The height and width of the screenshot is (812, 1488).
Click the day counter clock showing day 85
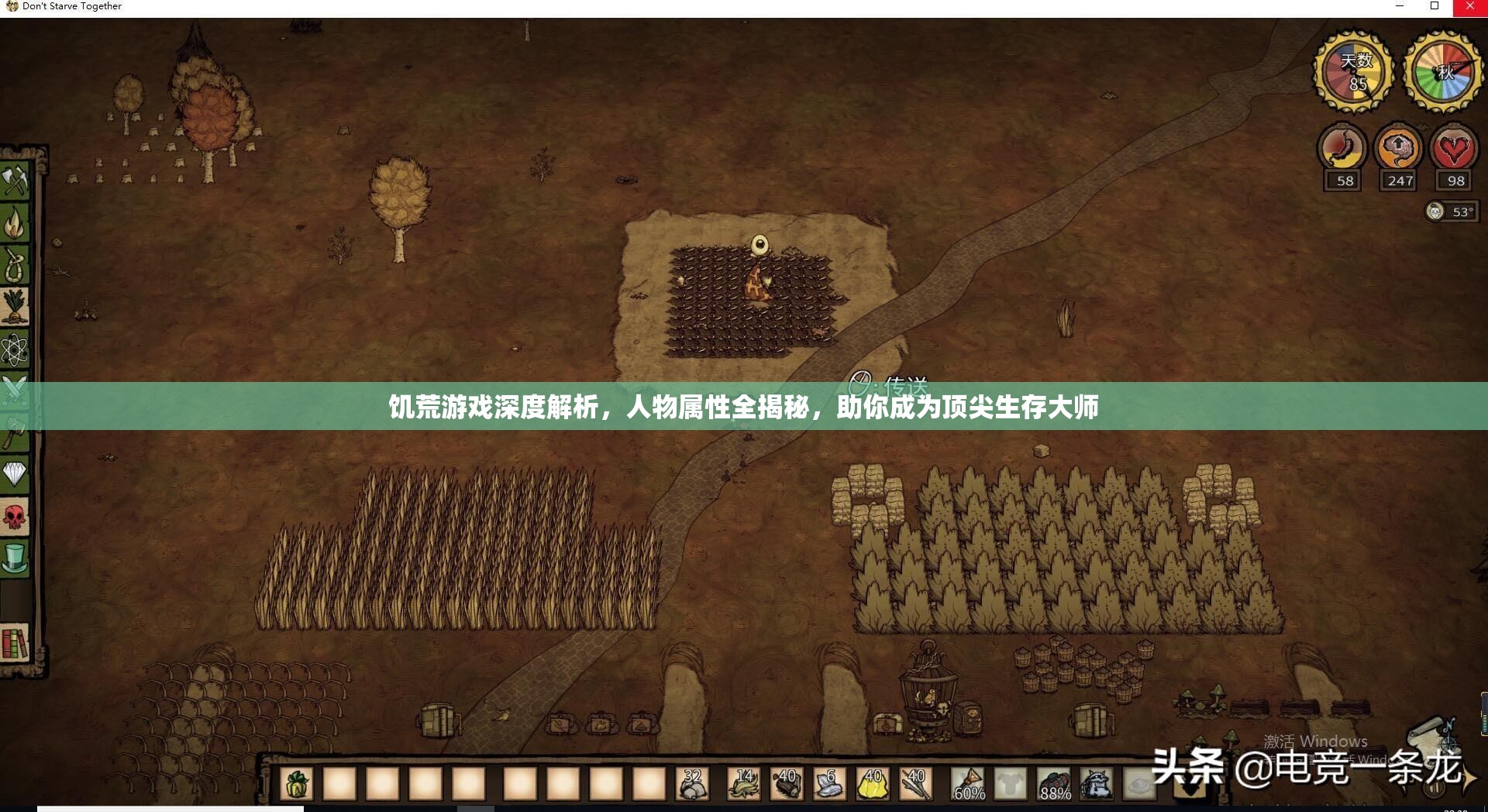(x=1351, y=70)
